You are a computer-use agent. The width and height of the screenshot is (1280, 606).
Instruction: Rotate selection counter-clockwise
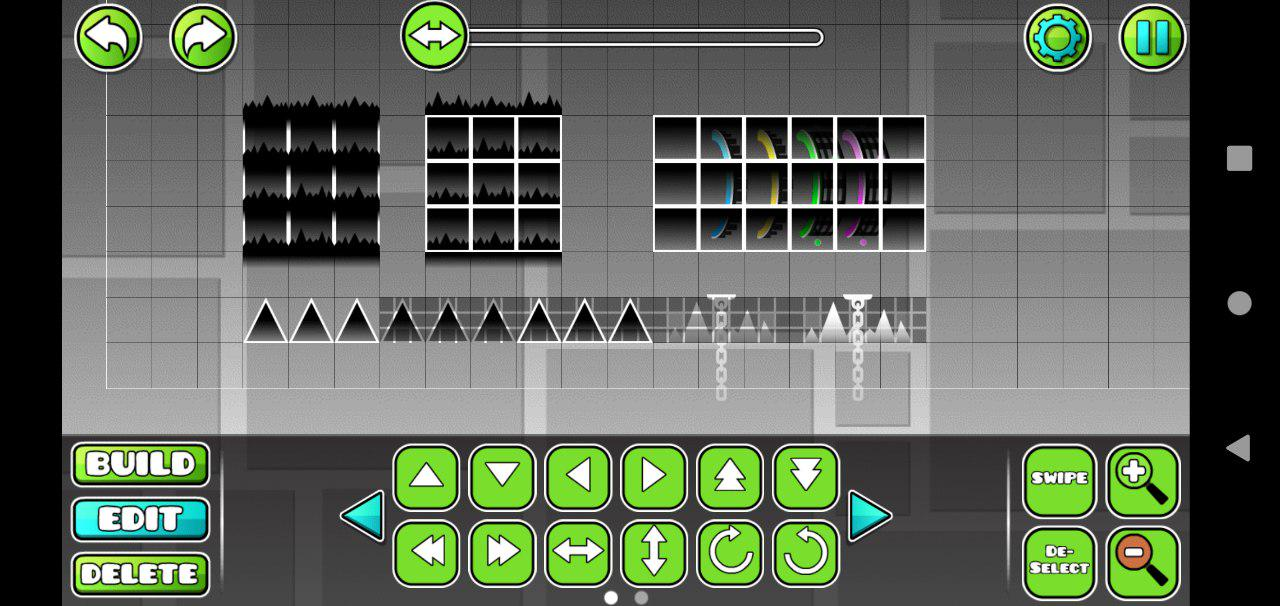[x=806, y=552]
